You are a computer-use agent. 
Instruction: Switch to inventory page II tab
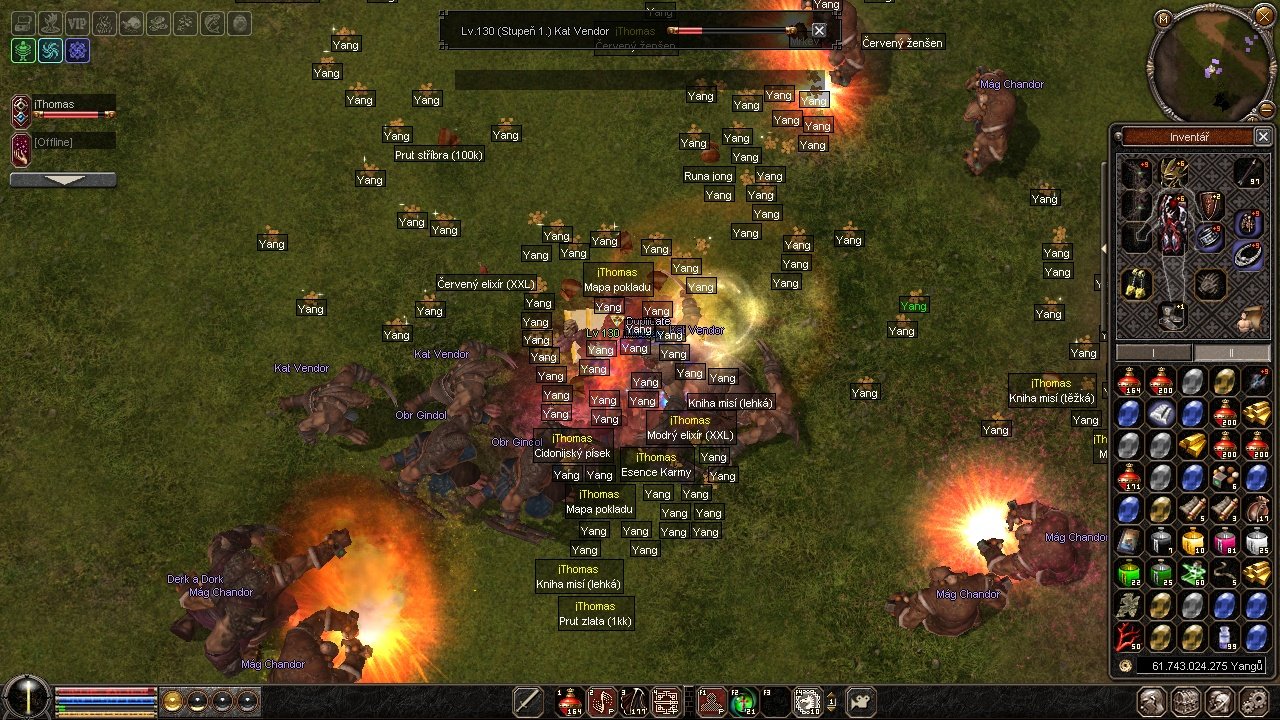coord(1231,353)
